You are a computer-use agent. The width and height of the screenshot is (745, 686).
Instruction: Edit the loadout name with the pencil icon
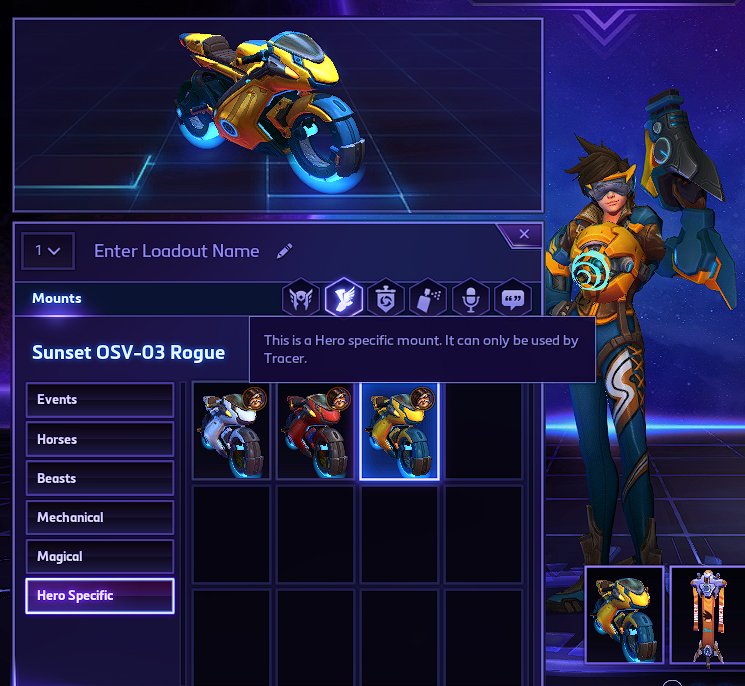tap(285, 251)
